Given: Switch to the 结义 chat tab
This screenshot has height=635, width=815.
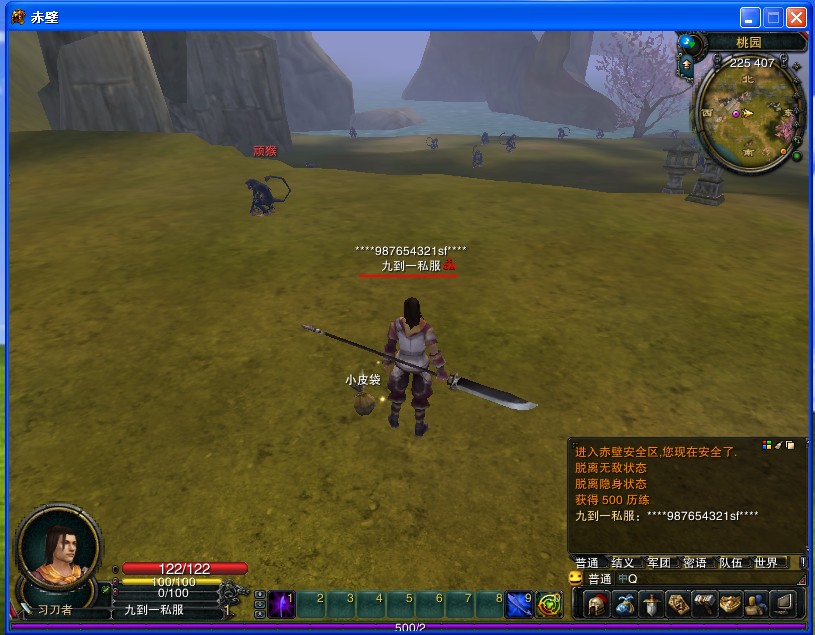Looking at the screenshot, I should (622, 562).
